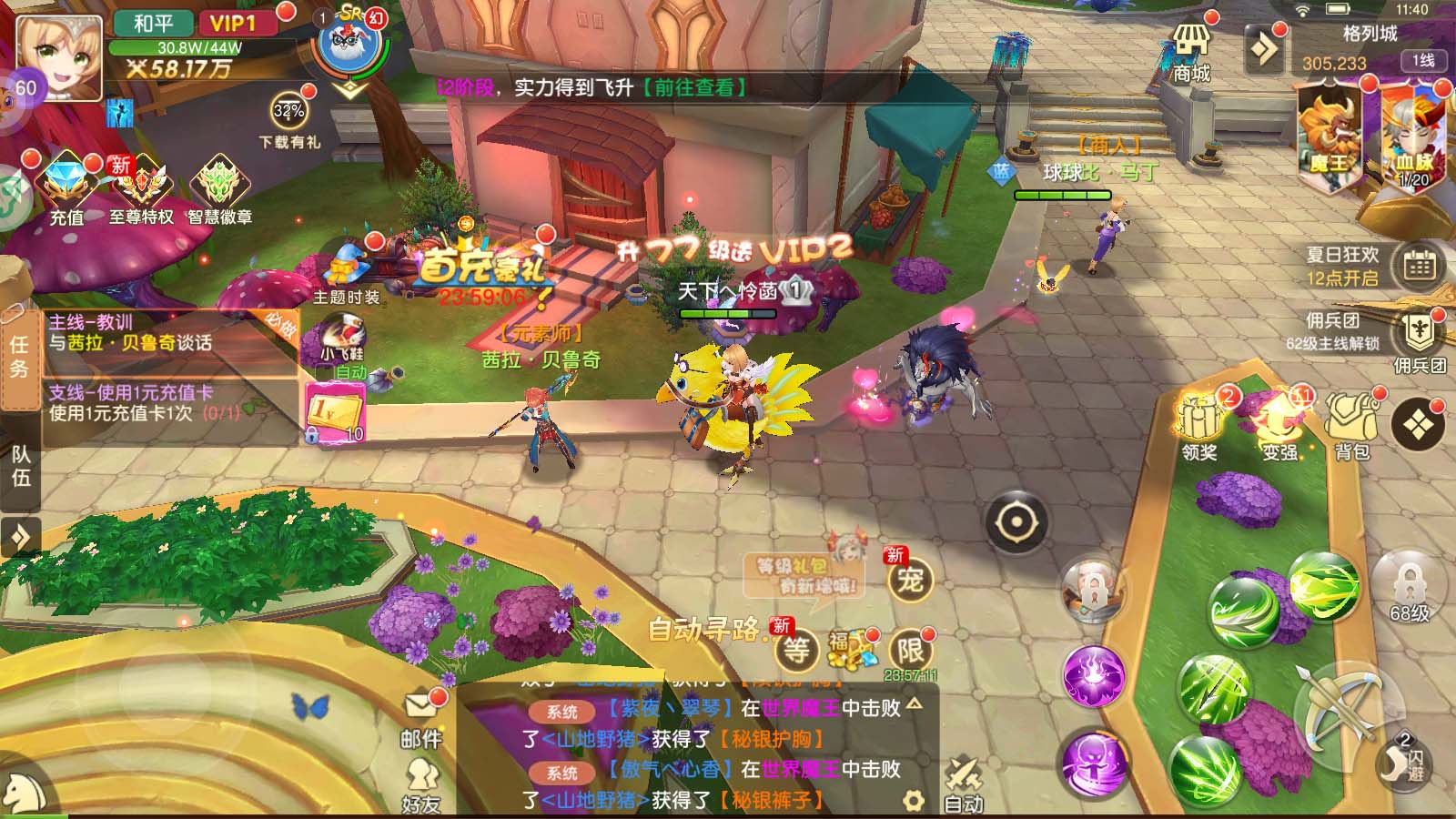Screen dimensions: 1456x819
Task: Open the 好友 friends list
Action: tap(420, 785)
